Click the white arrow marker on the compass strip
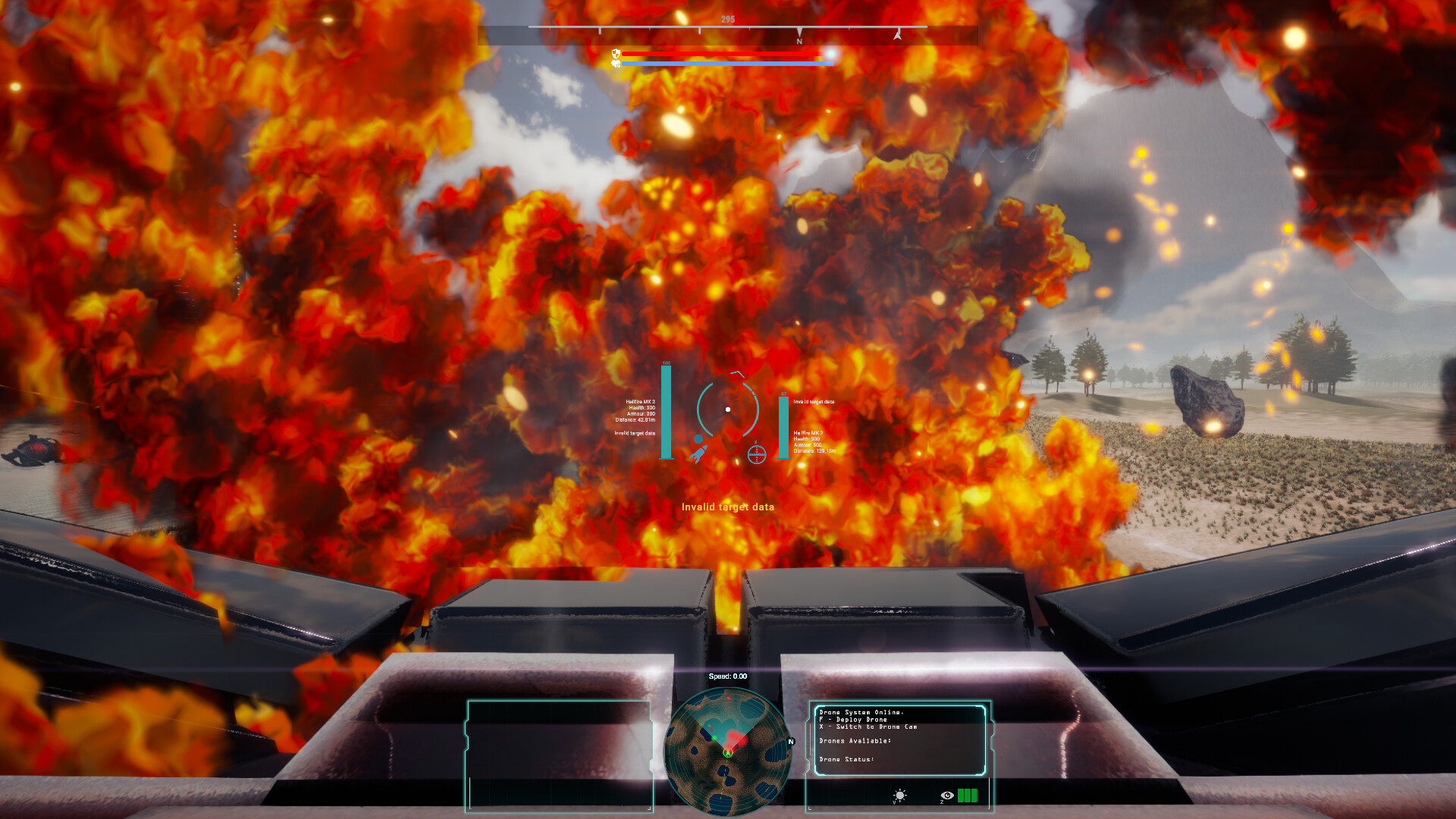This screenshot has height=819, width=1456. [897, 34]
